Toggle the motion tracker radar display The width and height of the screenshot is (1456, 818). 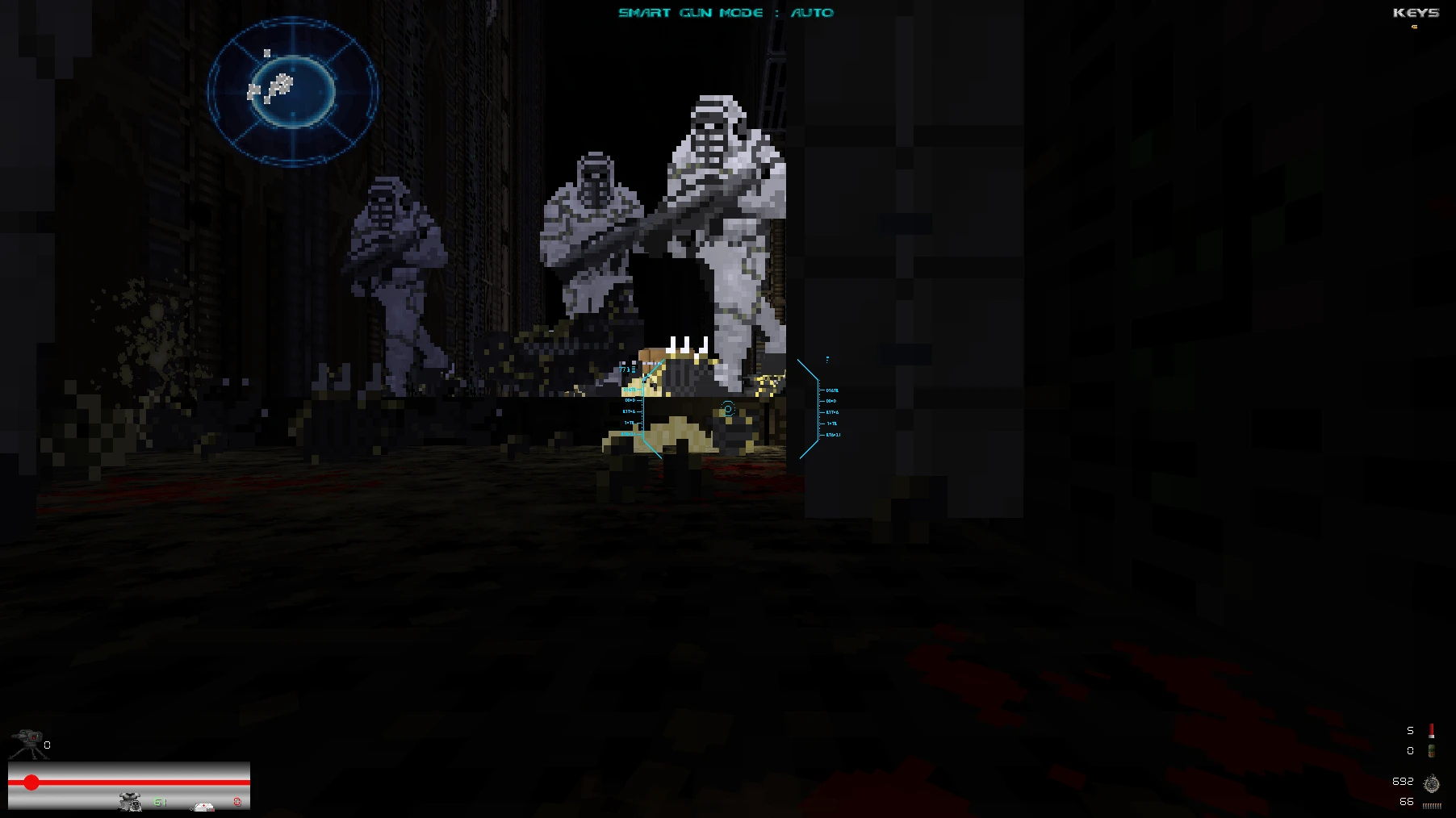(293, 91)
